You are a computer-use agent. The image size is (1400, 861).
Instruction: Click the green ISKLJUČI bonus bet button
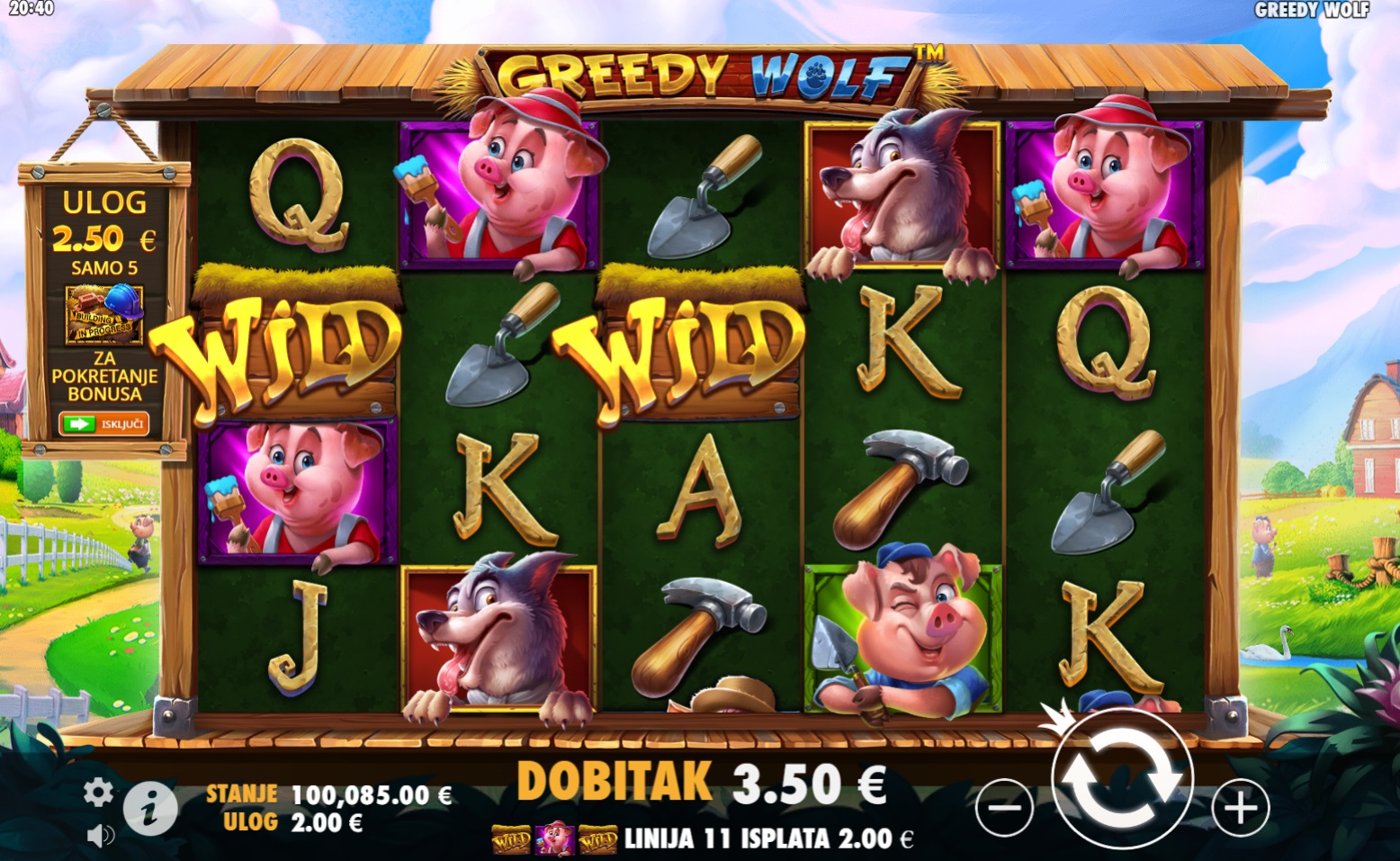[x=104, y=424]
